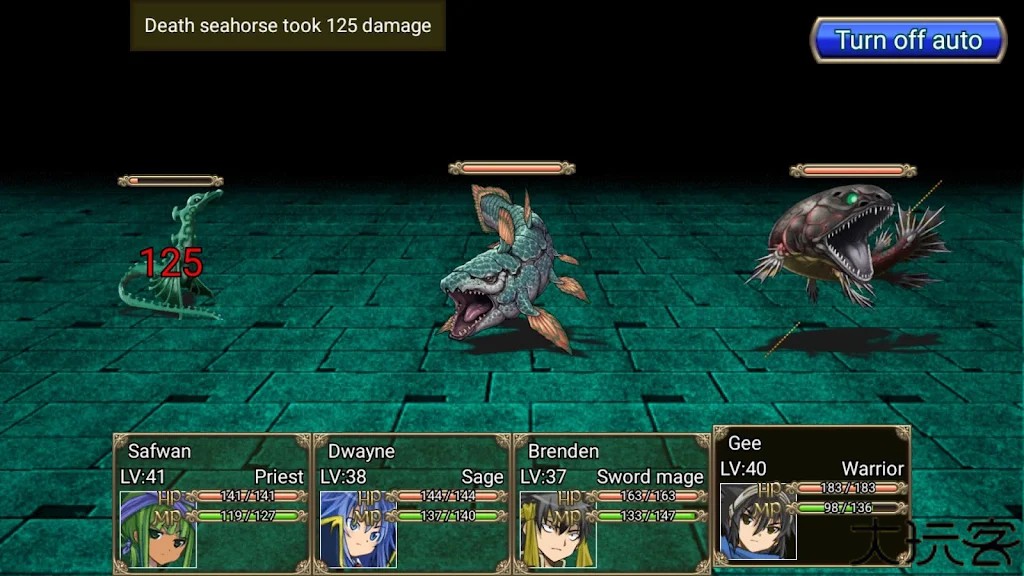Select Brenden the Sword mage's panel
The width and height of the screenshot is (1024, 576).
(x=612, y=503)
